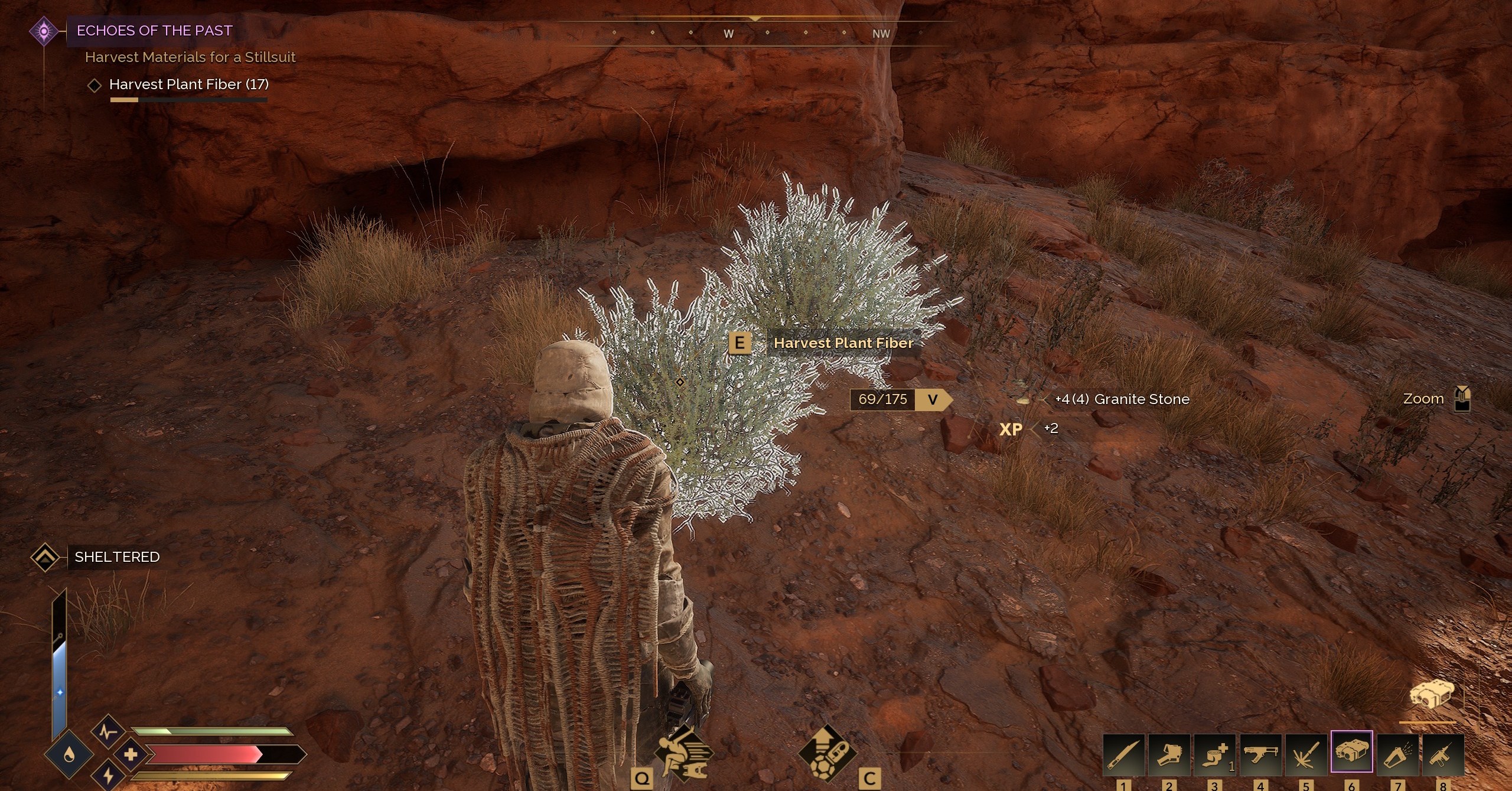Viewport: 1512px width, 791px height.
Task: Click the W marker on the compass
Action: tap(728, 34)
